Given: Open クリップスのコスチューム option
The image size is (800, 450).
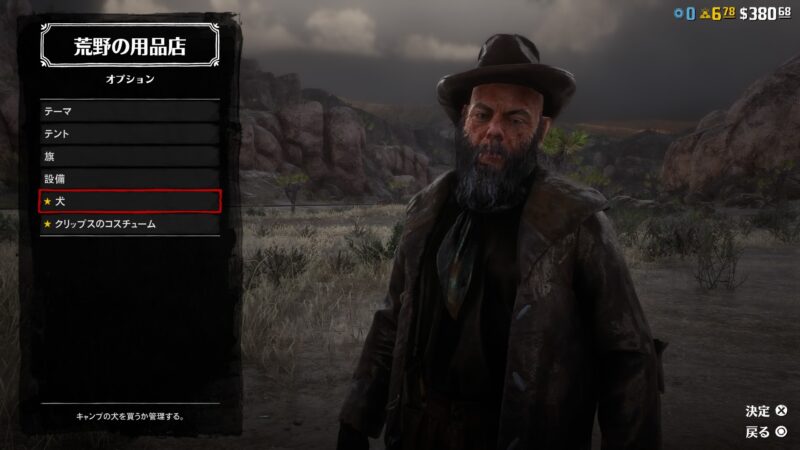Looking at the screenshot, I should (x=129, y=225).
